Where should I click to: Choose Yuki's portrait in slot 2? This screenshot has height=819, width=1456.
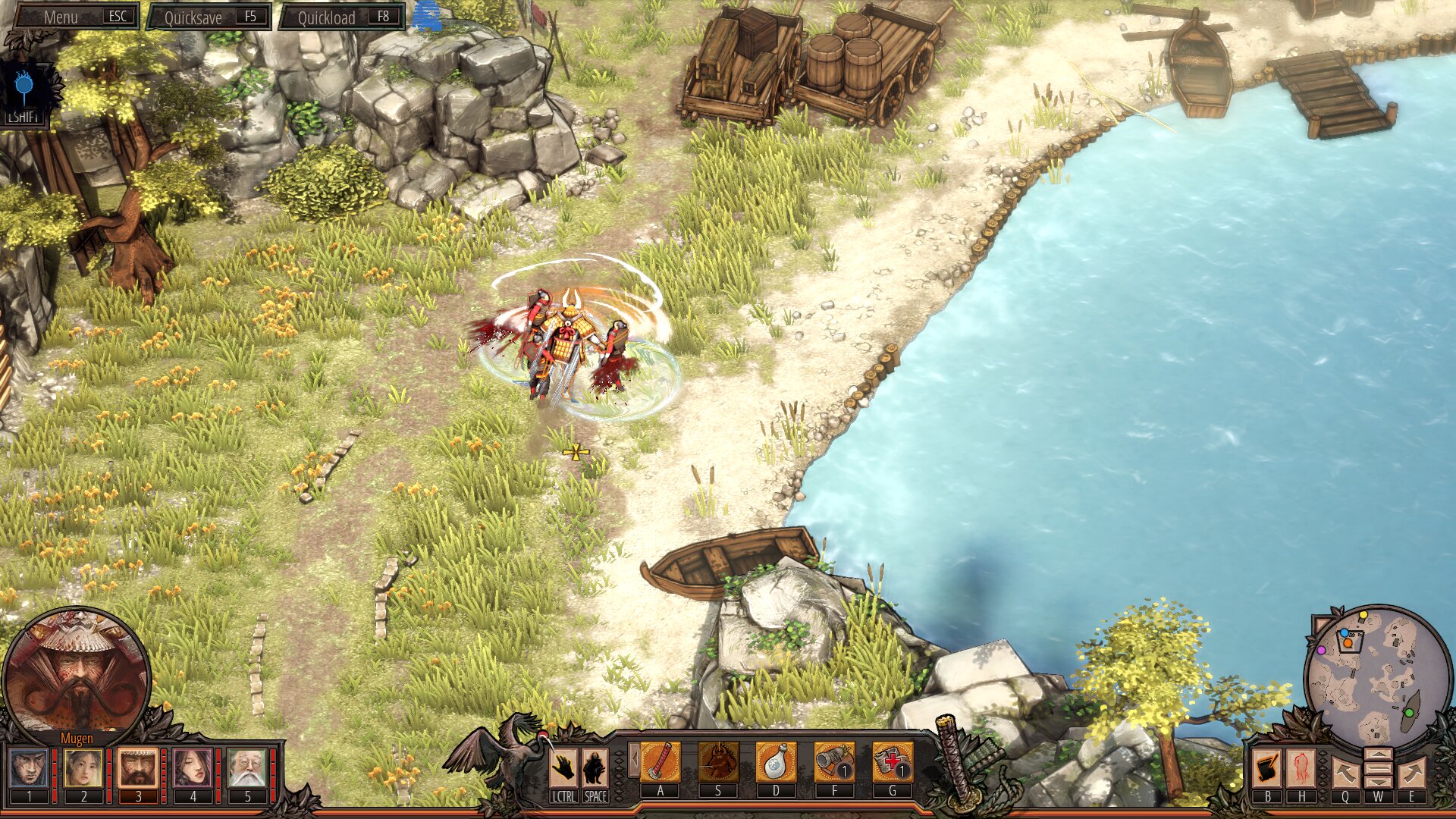click(83, 767)
